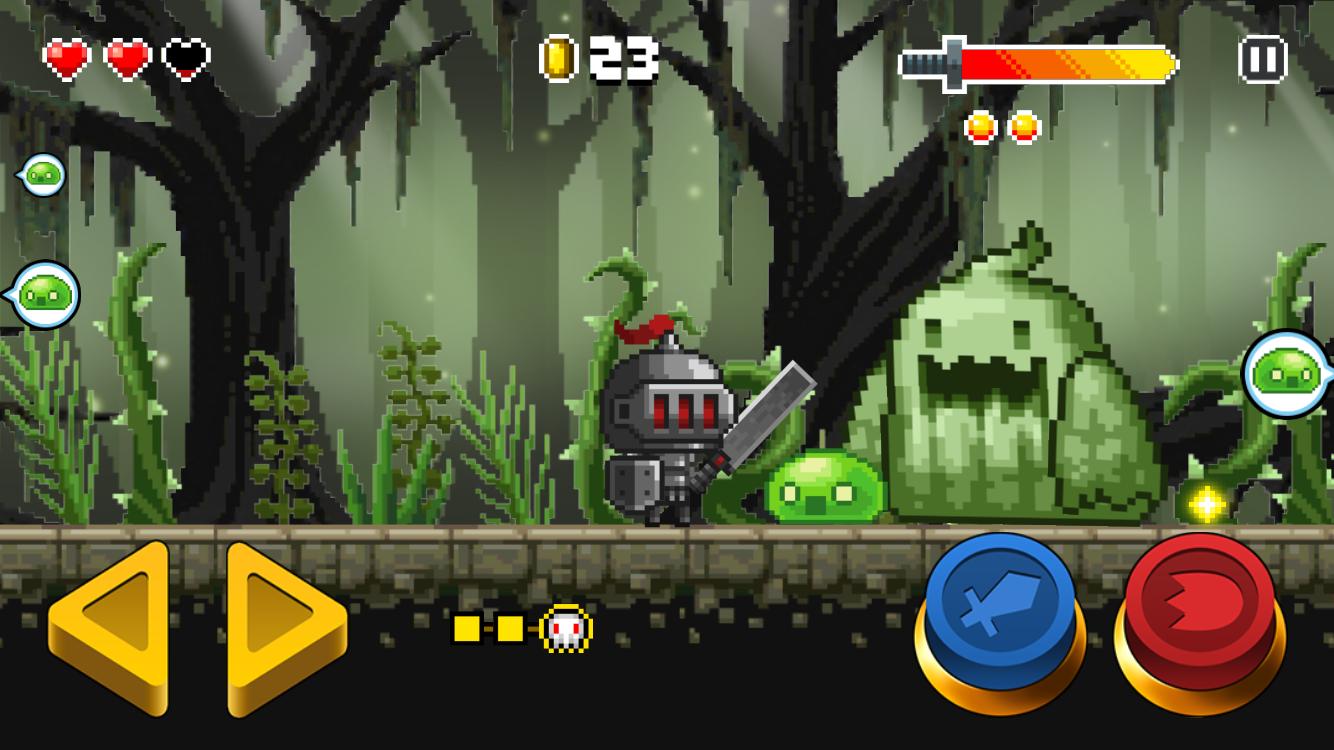Tap the yellow left arrow move button
1334x750 pixels.
[108, 627]
